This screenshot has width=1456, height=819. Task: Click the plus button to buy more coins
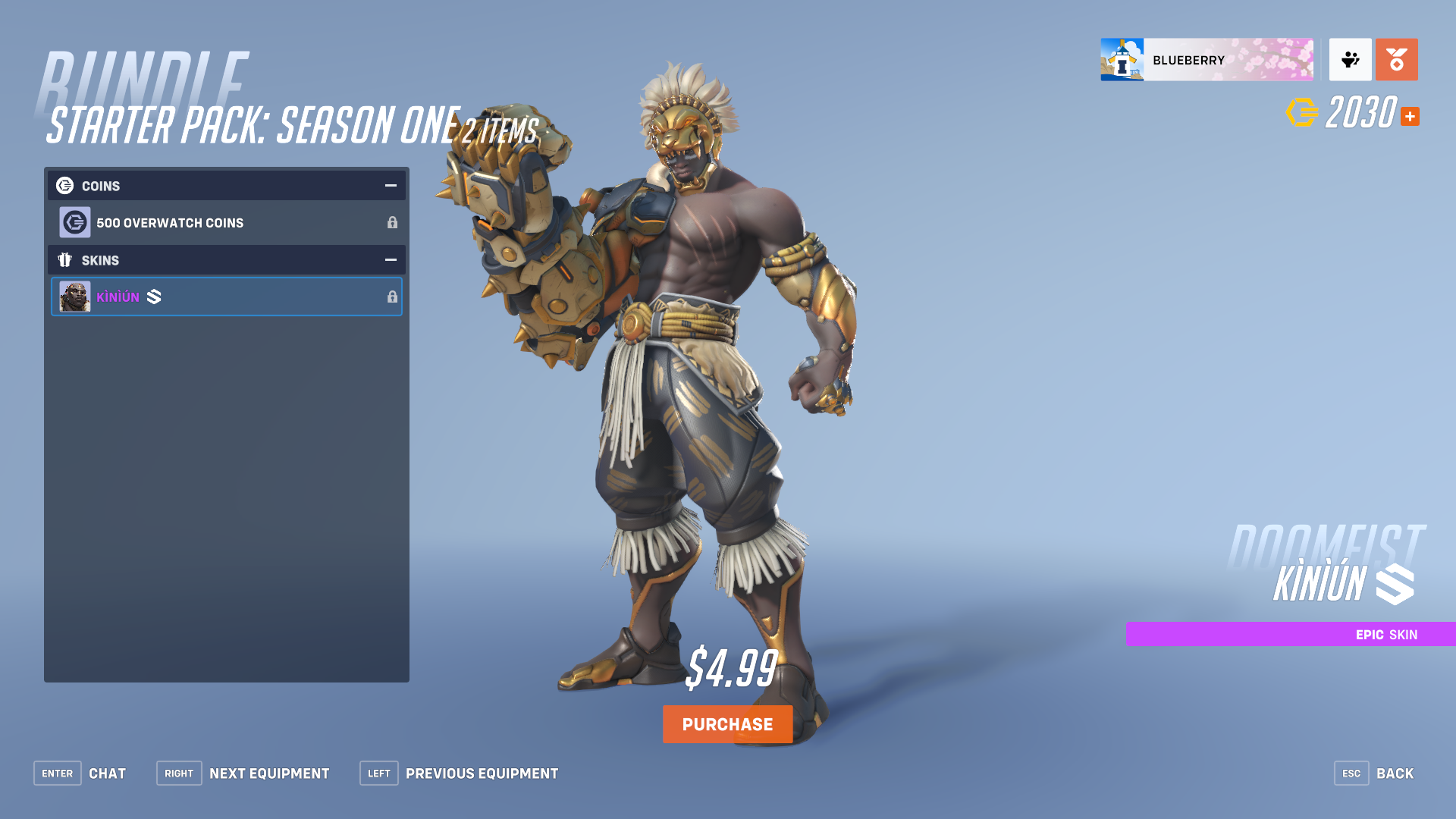(x=1410, y=116)
